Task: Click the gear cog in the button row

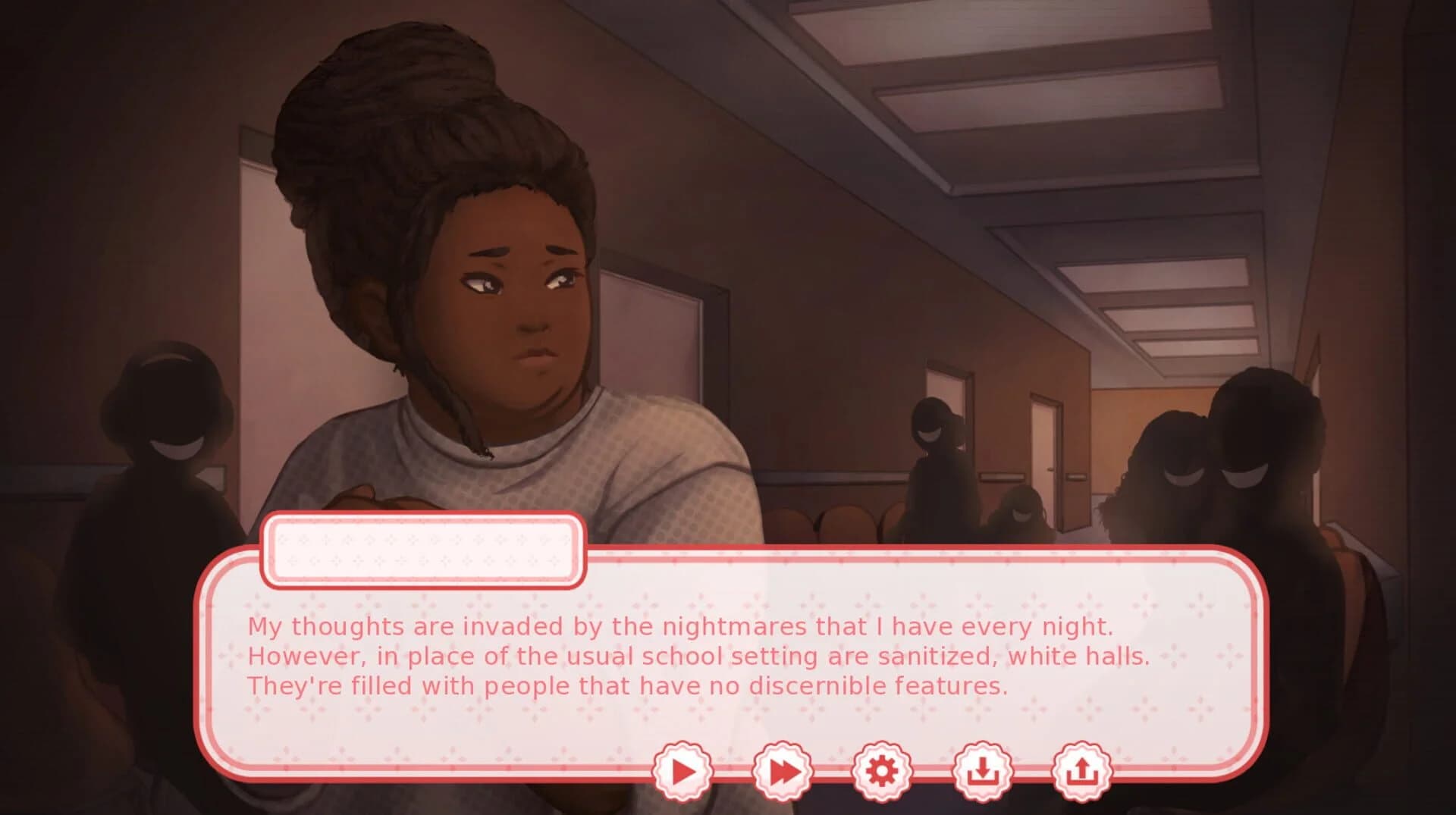Action: (x=882, y=769)
